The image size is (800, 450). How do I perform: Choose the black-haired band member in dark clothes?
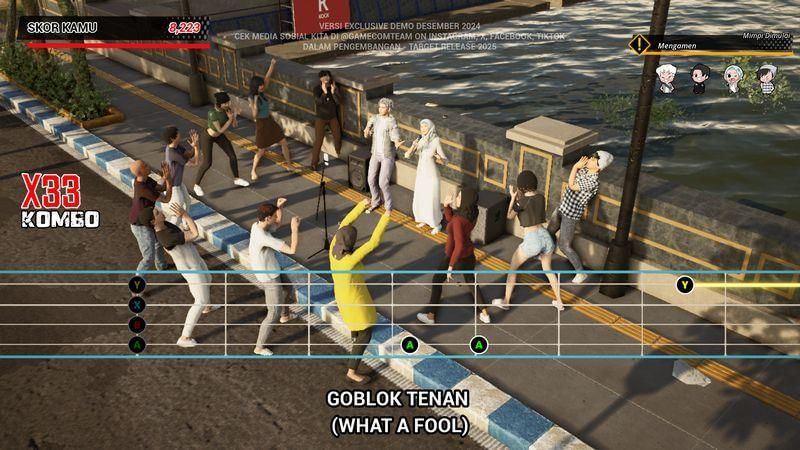click(700, 78)
